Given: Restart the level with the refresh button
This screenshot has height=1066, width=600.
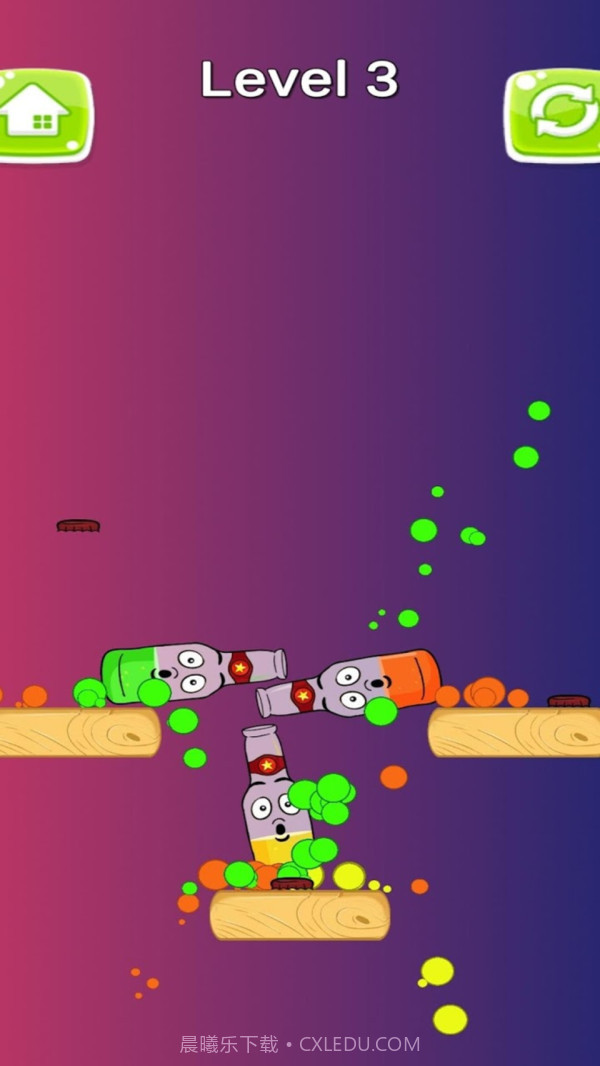Looking at the screenshot, I should [x=555, y=114].
